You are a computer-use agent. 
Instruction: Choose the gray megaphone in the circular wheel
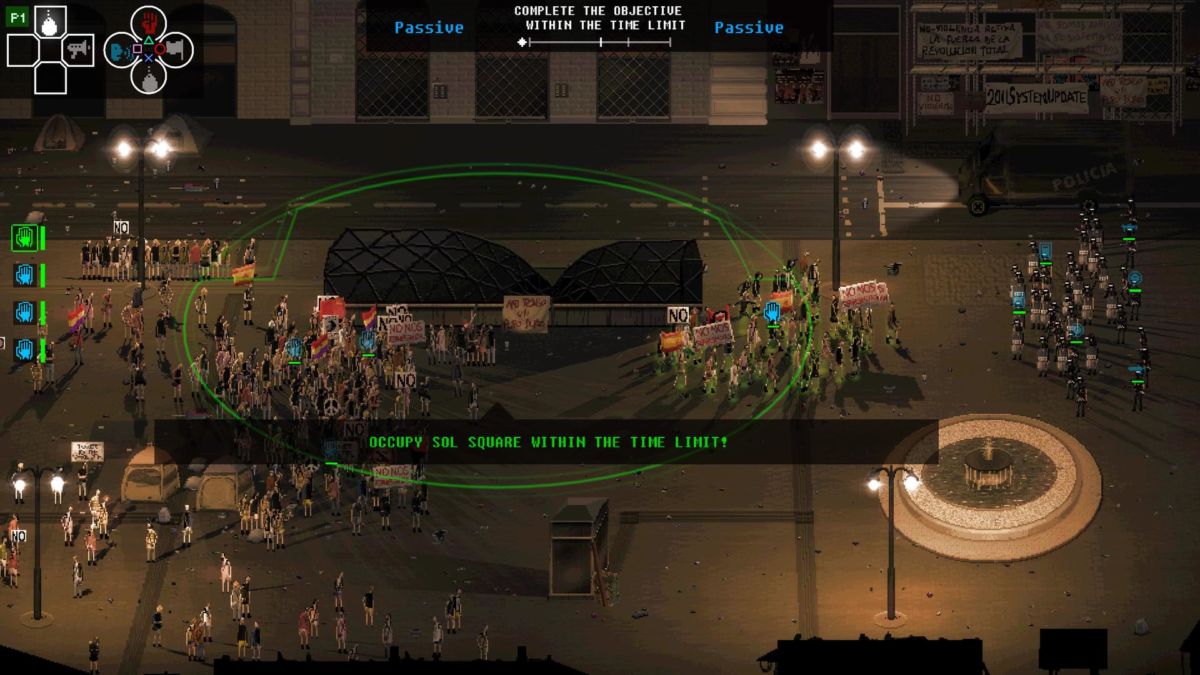point(176,48)
